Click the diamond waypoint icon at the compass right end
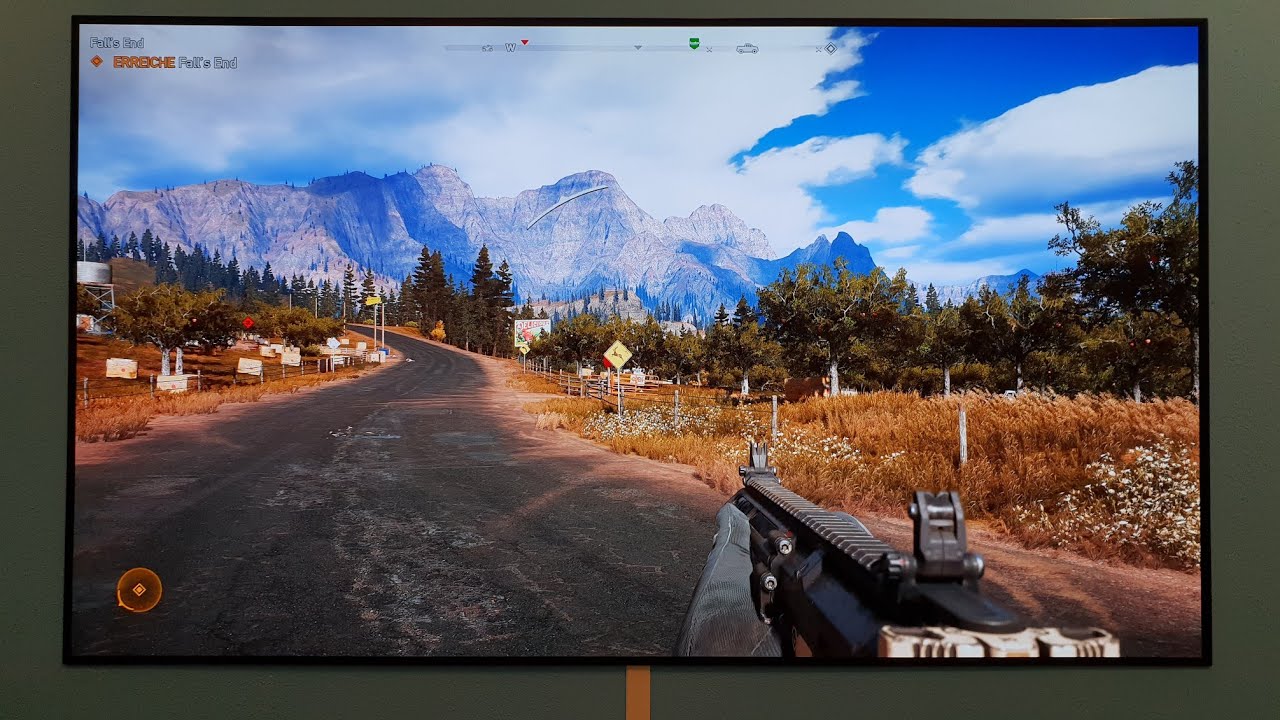The image size is (1280, 720). 830,48
